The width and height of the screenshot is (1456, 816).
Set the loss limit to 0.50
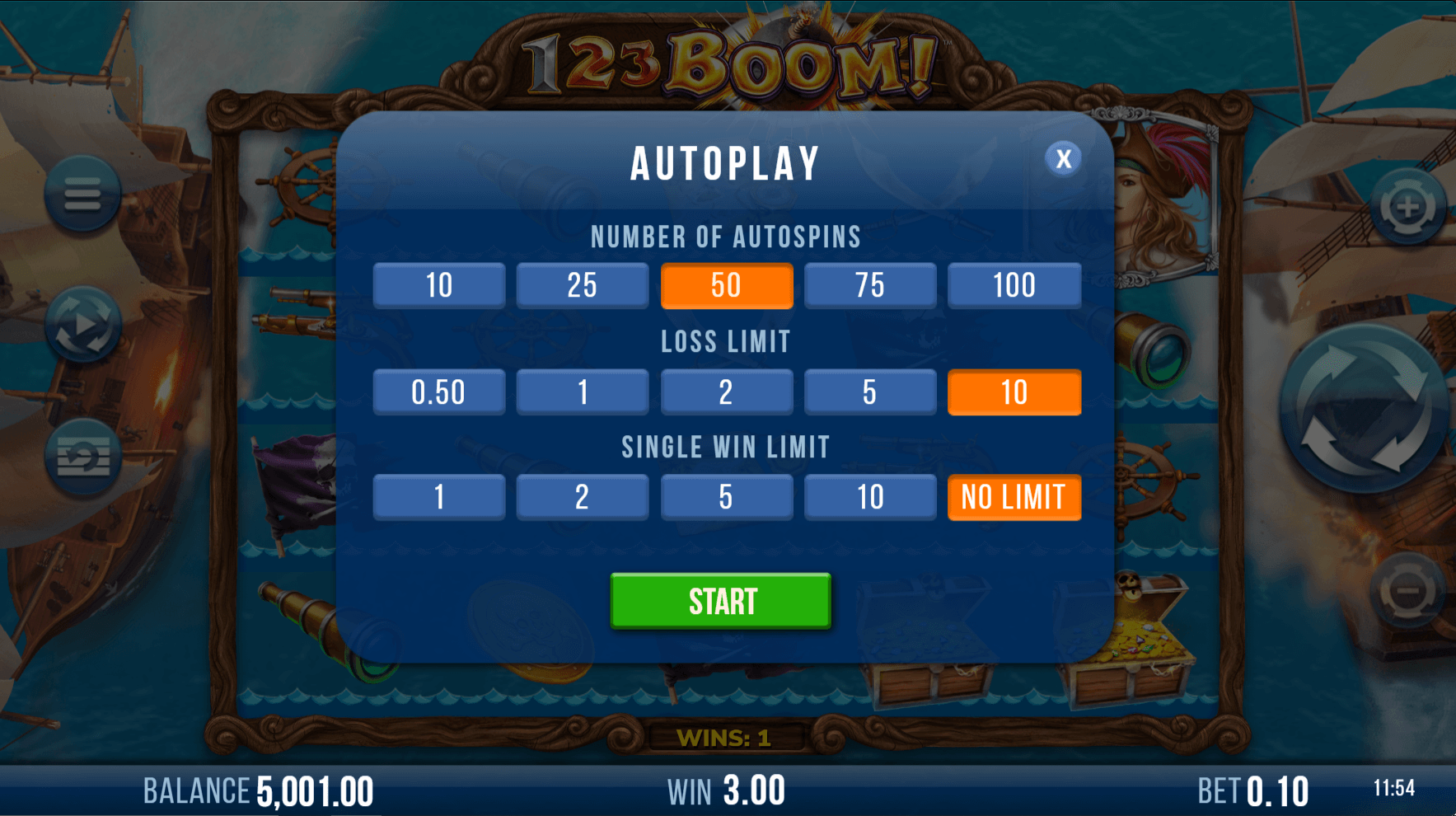click(x=438, y=392)
